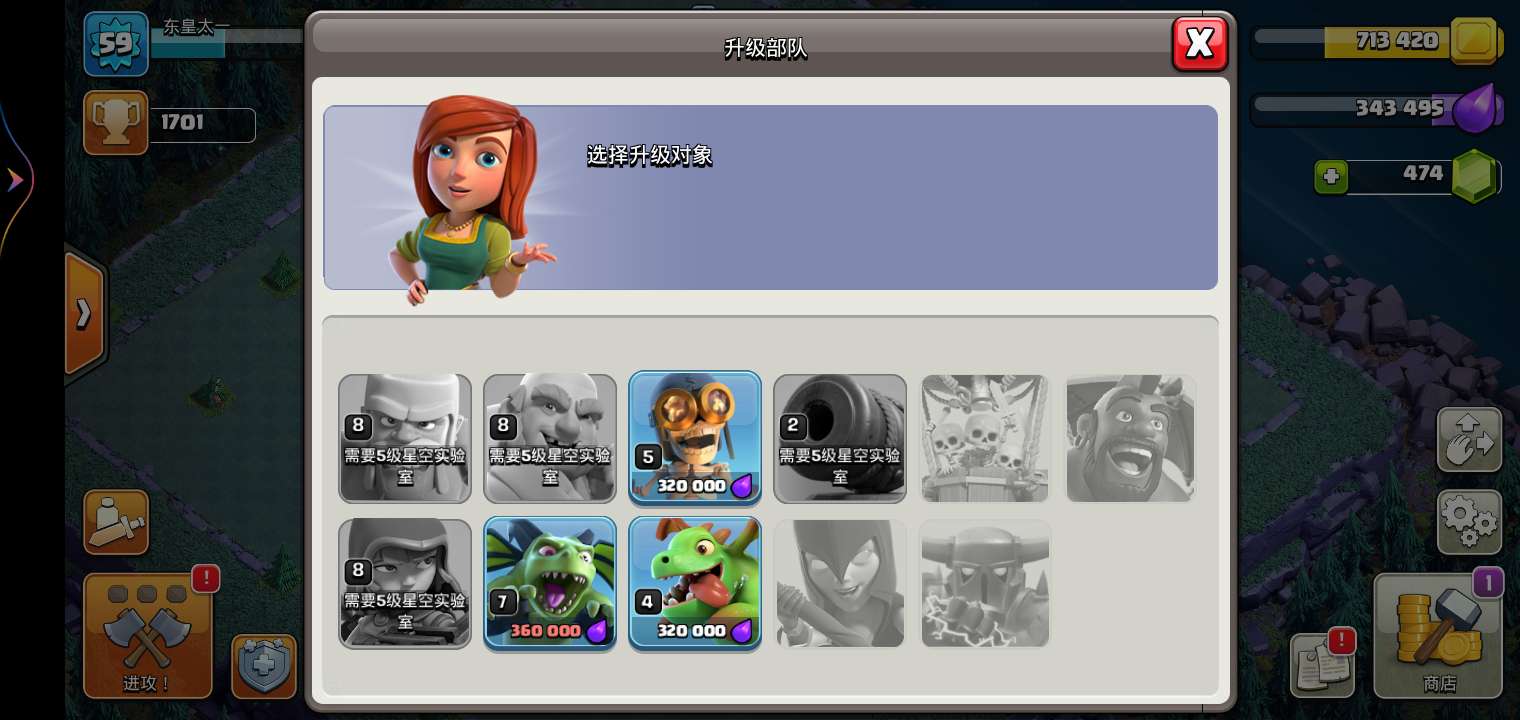Select the locked Night Witch card
This screenshot has width=1520, height=720.
click(x=840, y=583)
